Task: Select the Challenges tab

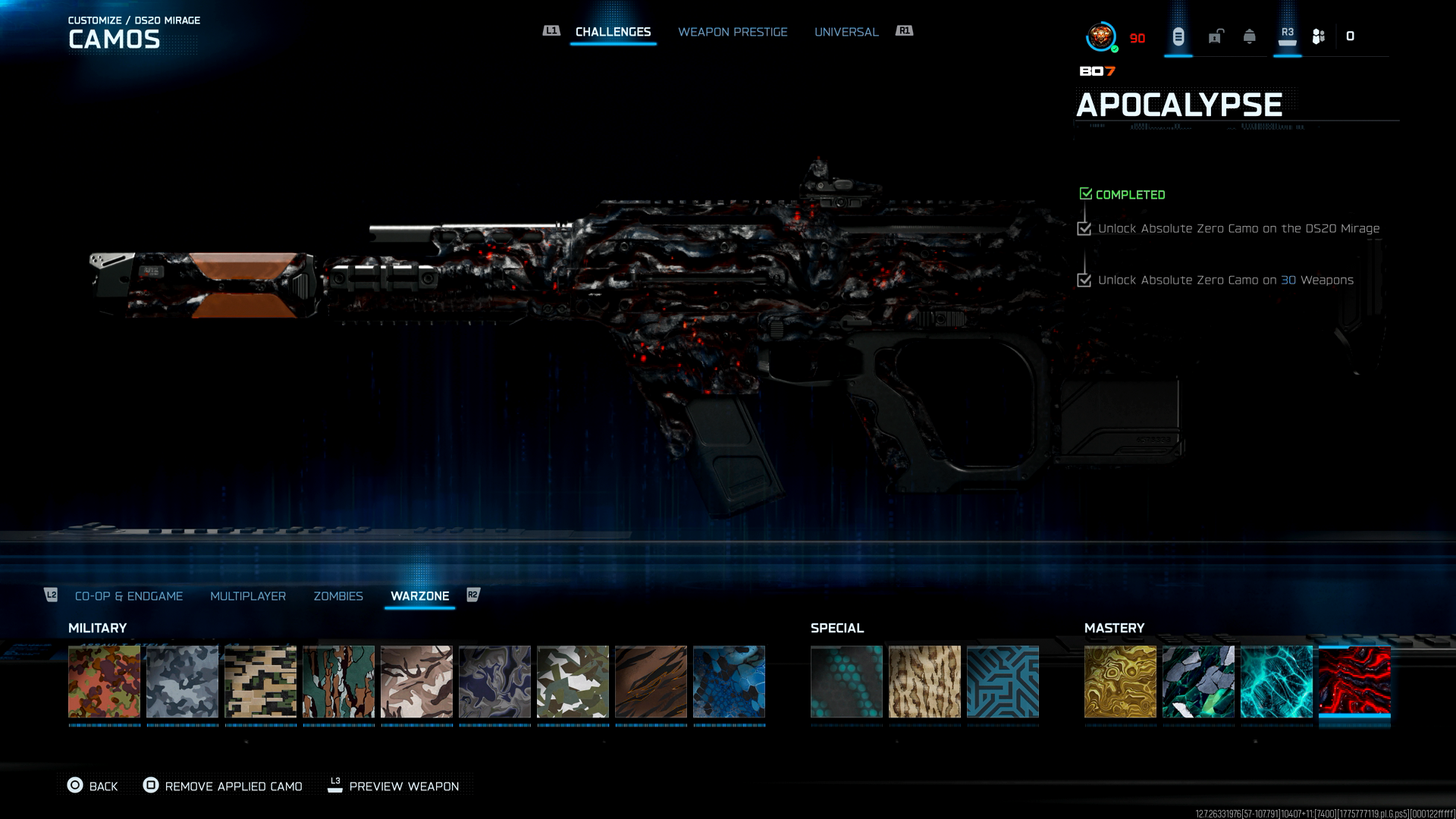Action: (613, 32)
